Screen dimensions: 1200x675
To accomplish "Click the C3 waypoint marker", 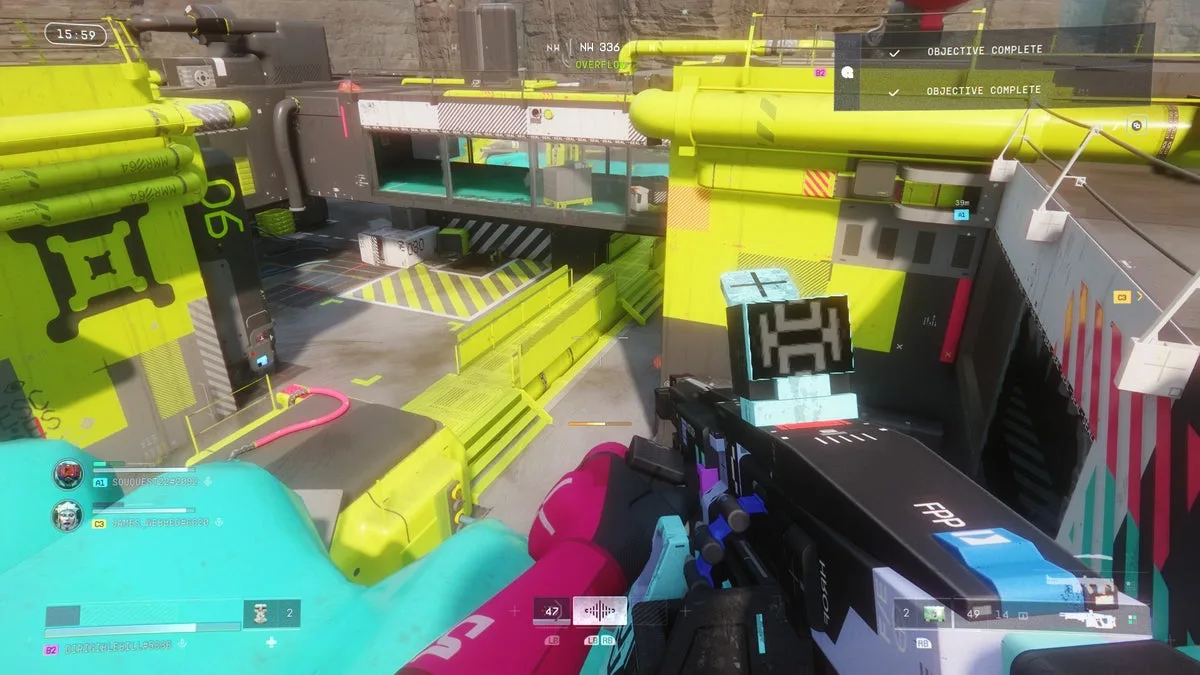I will [x=1122, y=297].
